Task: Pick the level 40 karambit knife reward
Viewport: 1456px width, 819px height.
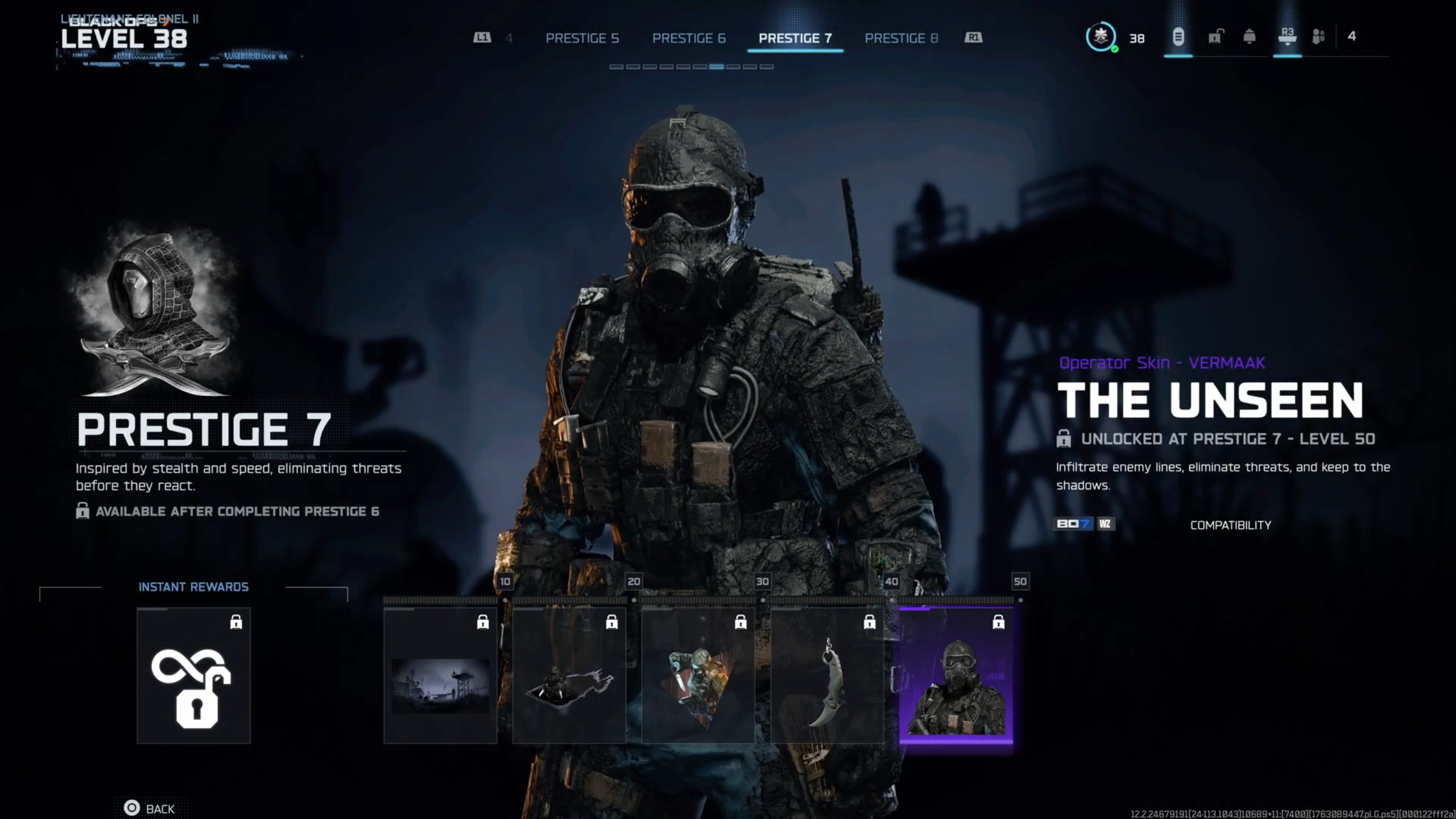Action: click(x=827, y=676)
